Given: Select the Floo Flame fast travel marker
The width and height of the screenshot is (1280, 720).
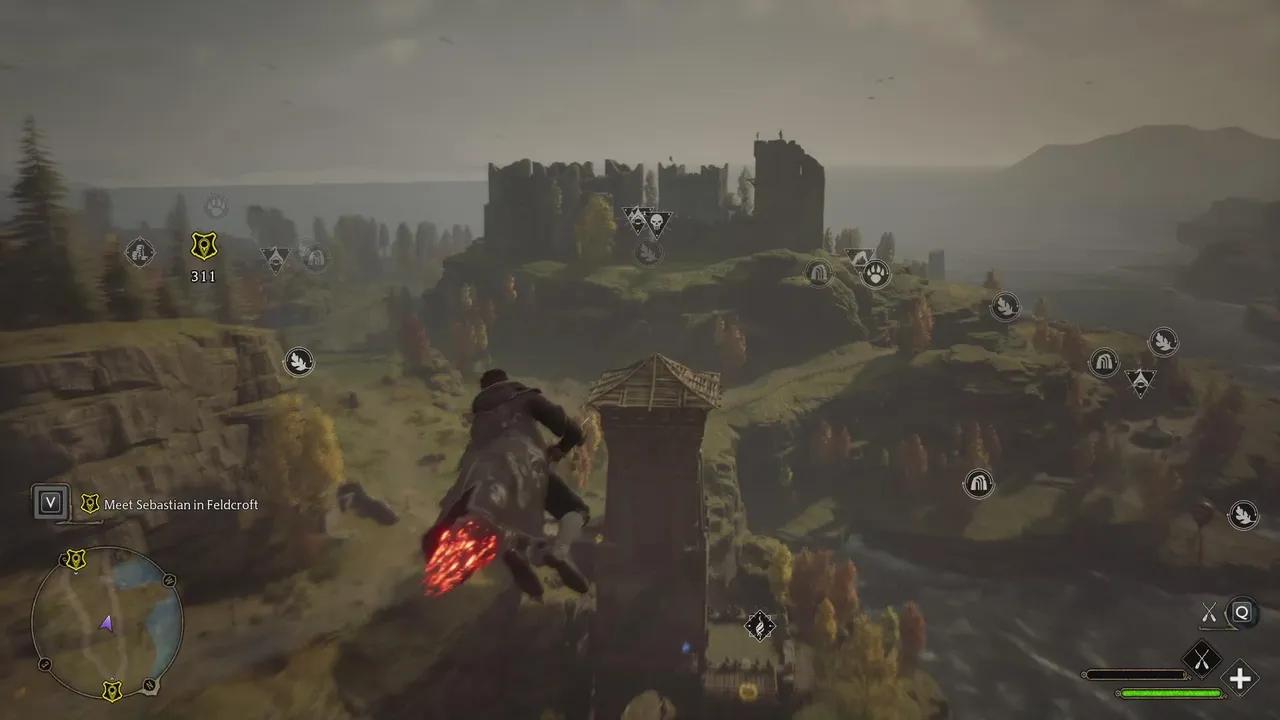Looking at the screenshot, I should tap(760, 626).
